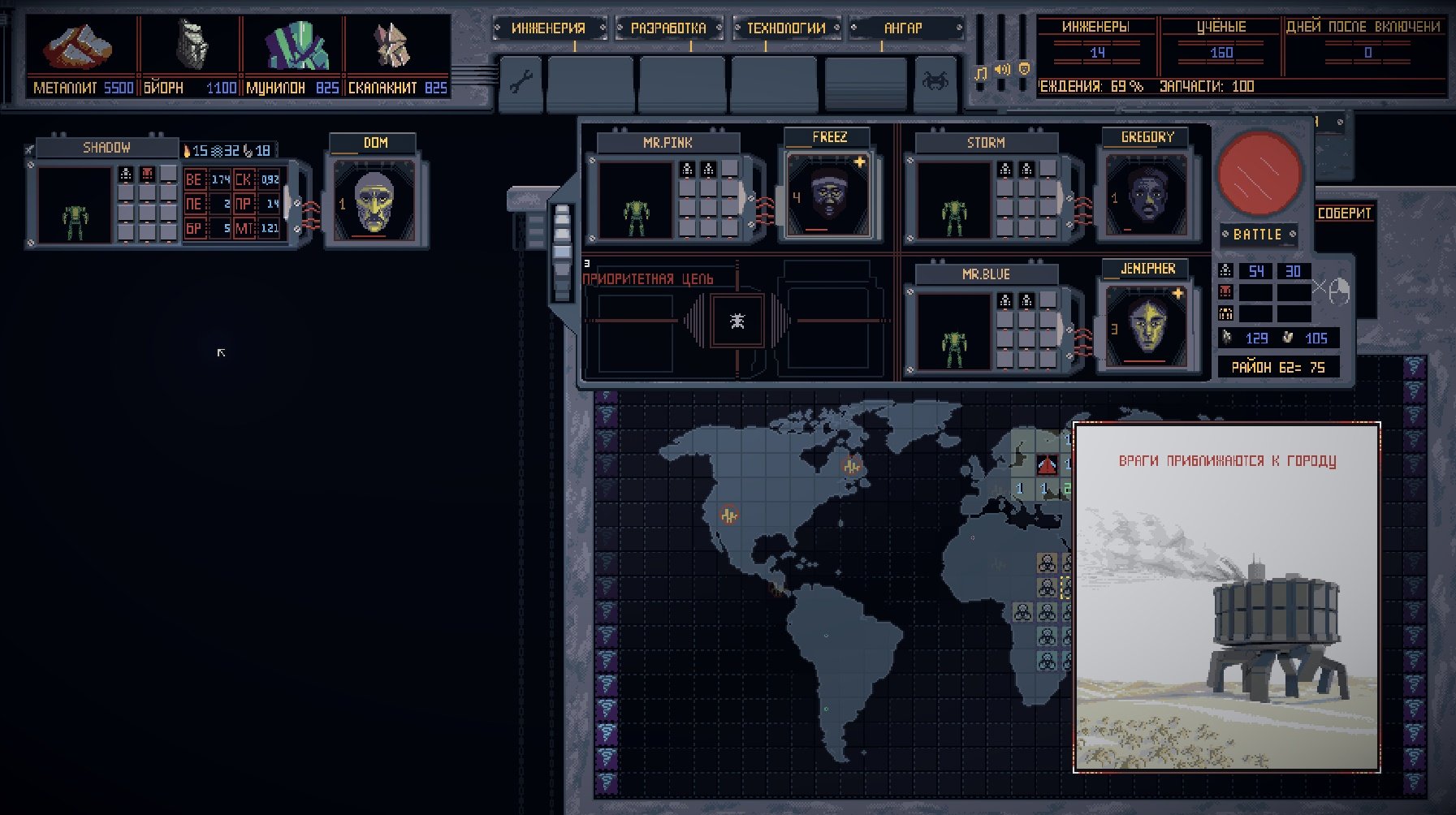
Task: Launch the fight with the red round button
Action: 1259,173
